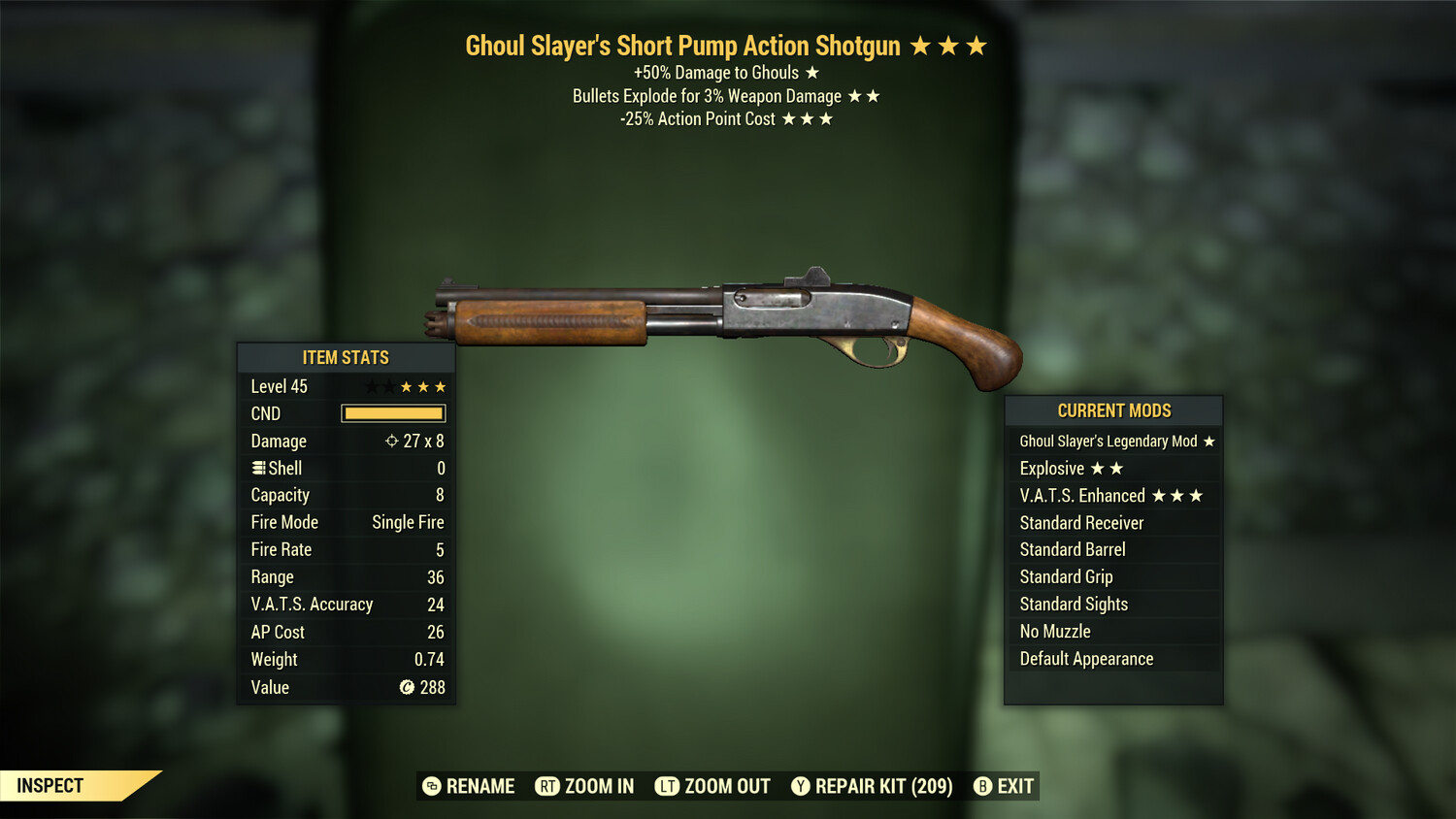Click the shotgun weapon image
This screenshot has height=819, width=1456.
point(728,320)
